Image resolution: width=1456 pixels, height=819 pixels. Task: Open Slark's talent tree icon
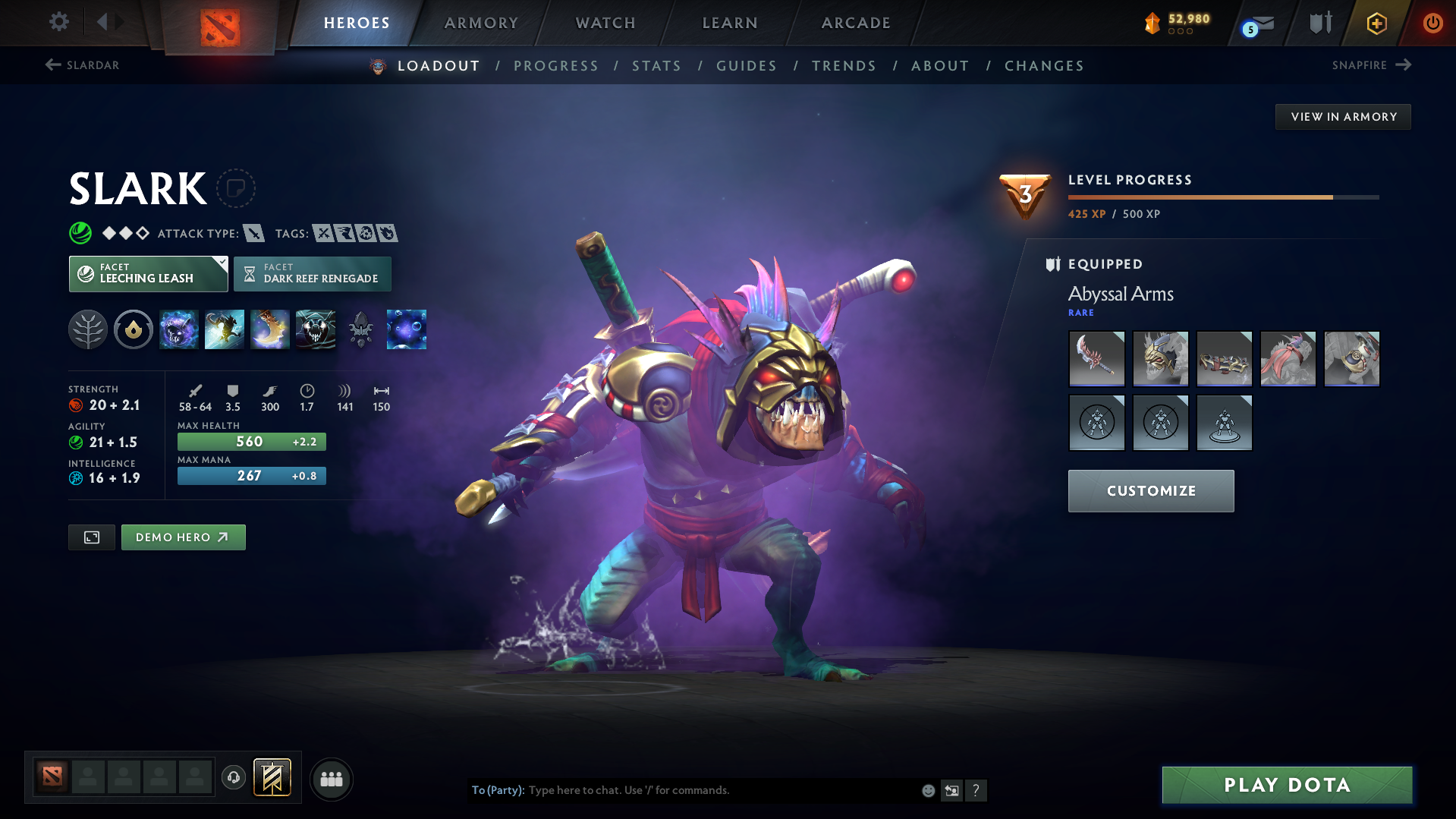pos(88,329)
